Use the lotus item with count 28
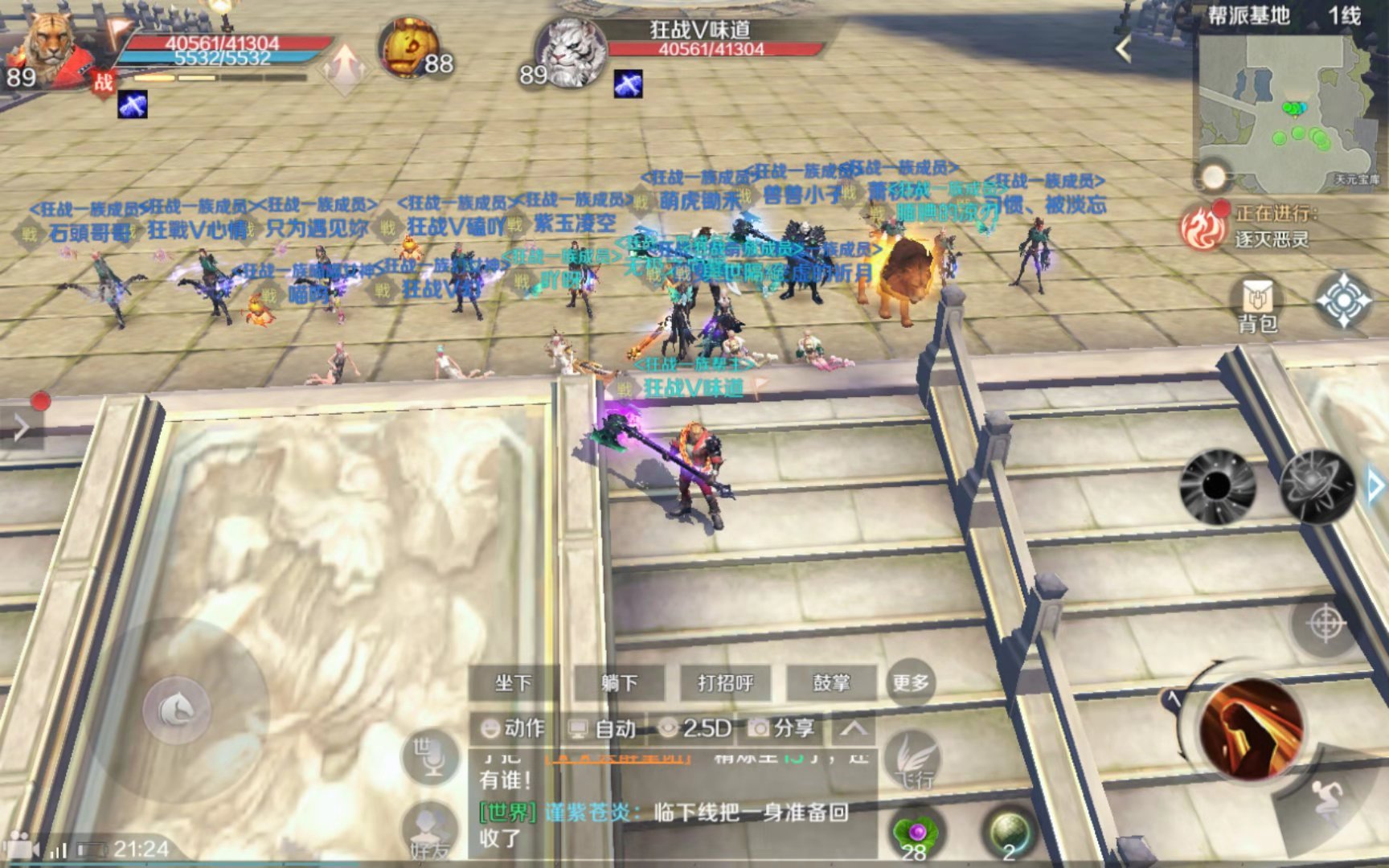Screen dimensions: 1389x868 pos(916,836)
